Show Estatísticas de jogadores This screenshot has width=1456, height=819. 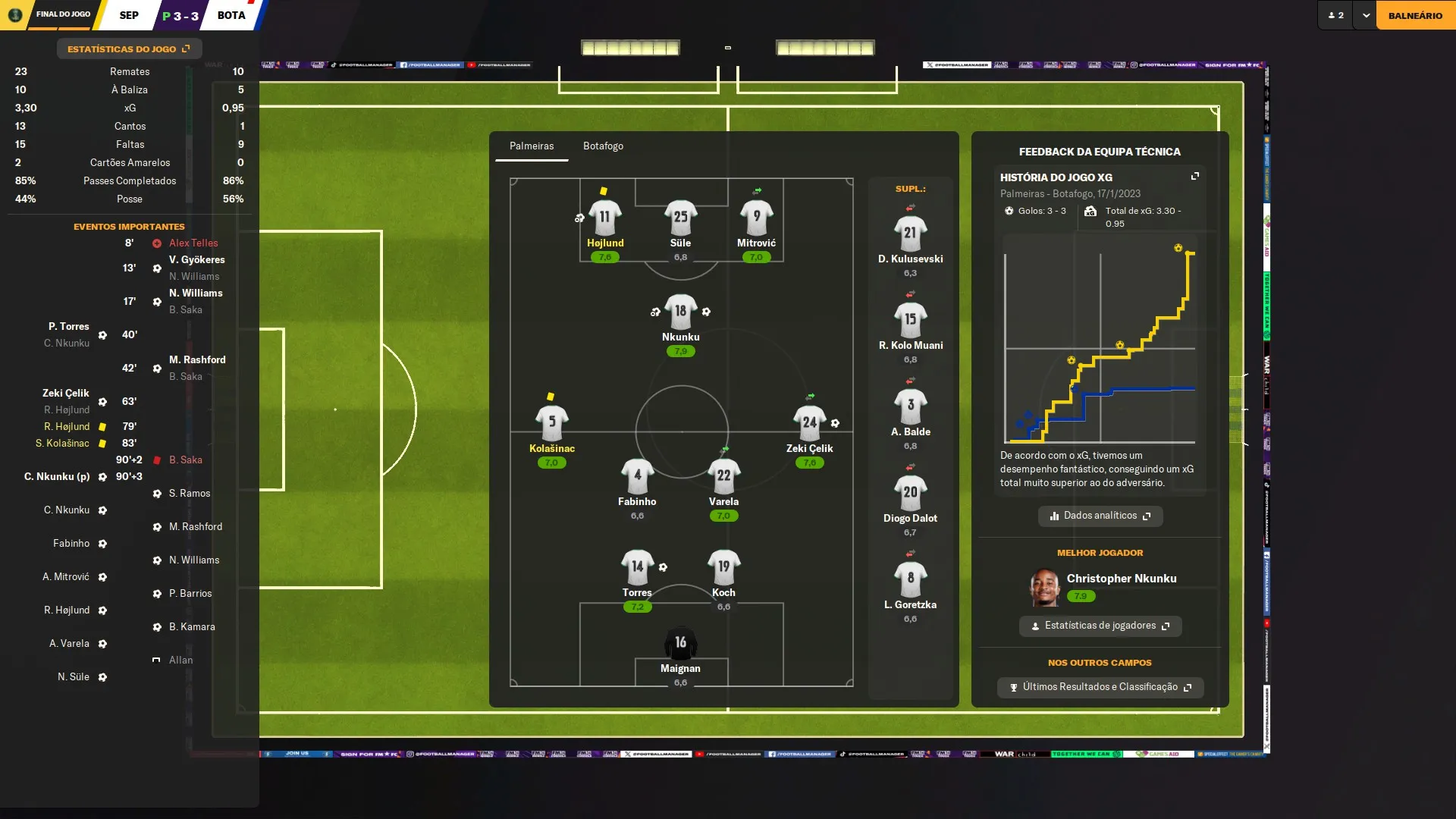(1100, 626)
